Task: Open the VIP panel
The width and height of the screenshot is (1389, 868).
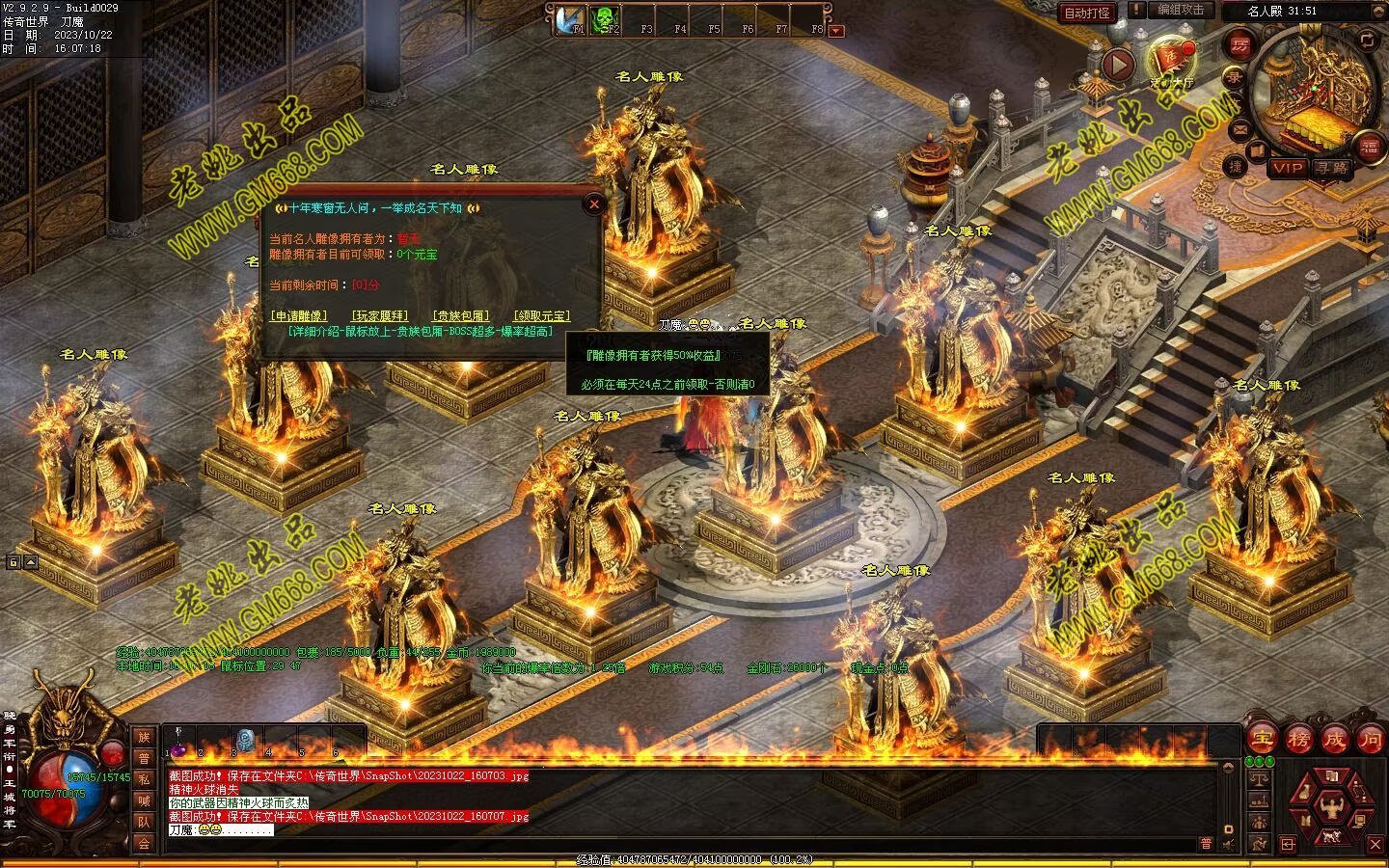Action: (x=1287, y=168)
